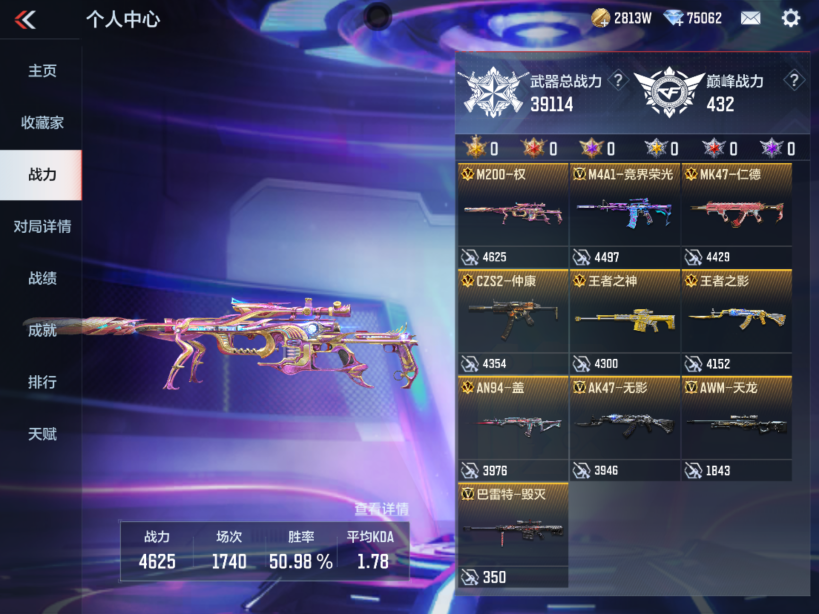819x614 pixels.
Task: Show the 战绩 tab
Action: click(41, 279)
